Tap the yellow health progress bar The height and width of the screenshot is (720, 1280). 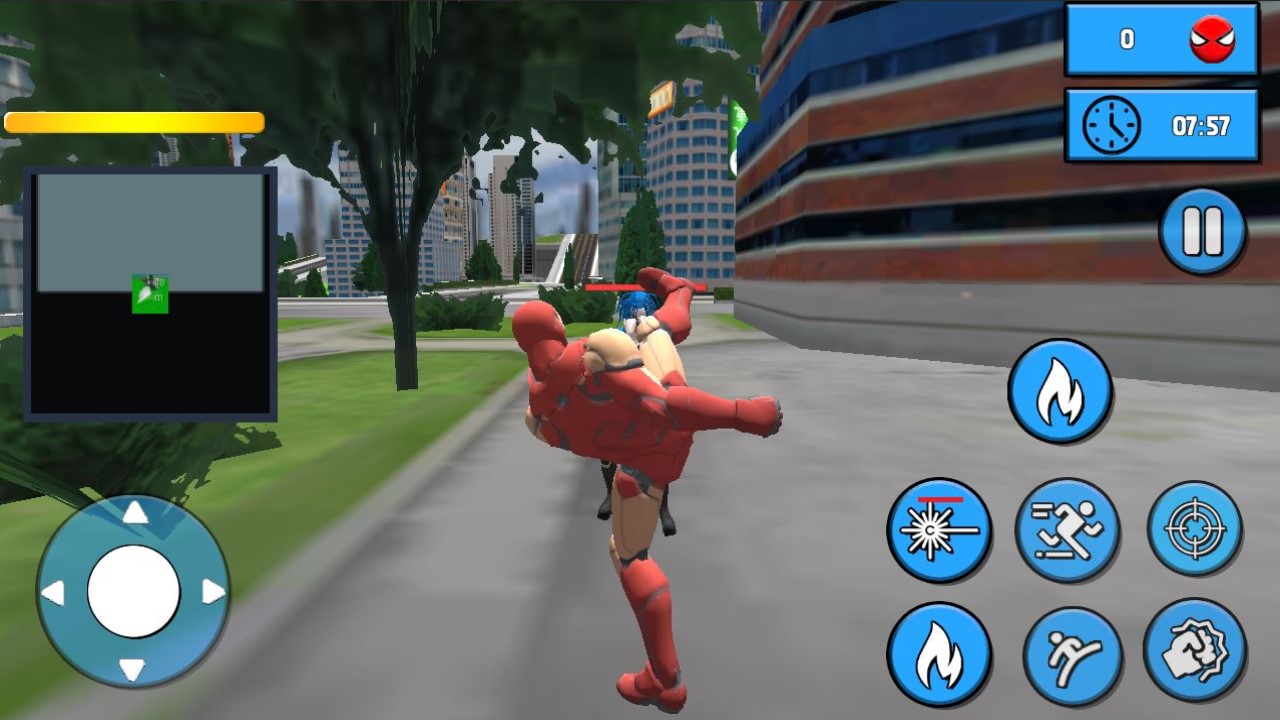coord(135,122)
